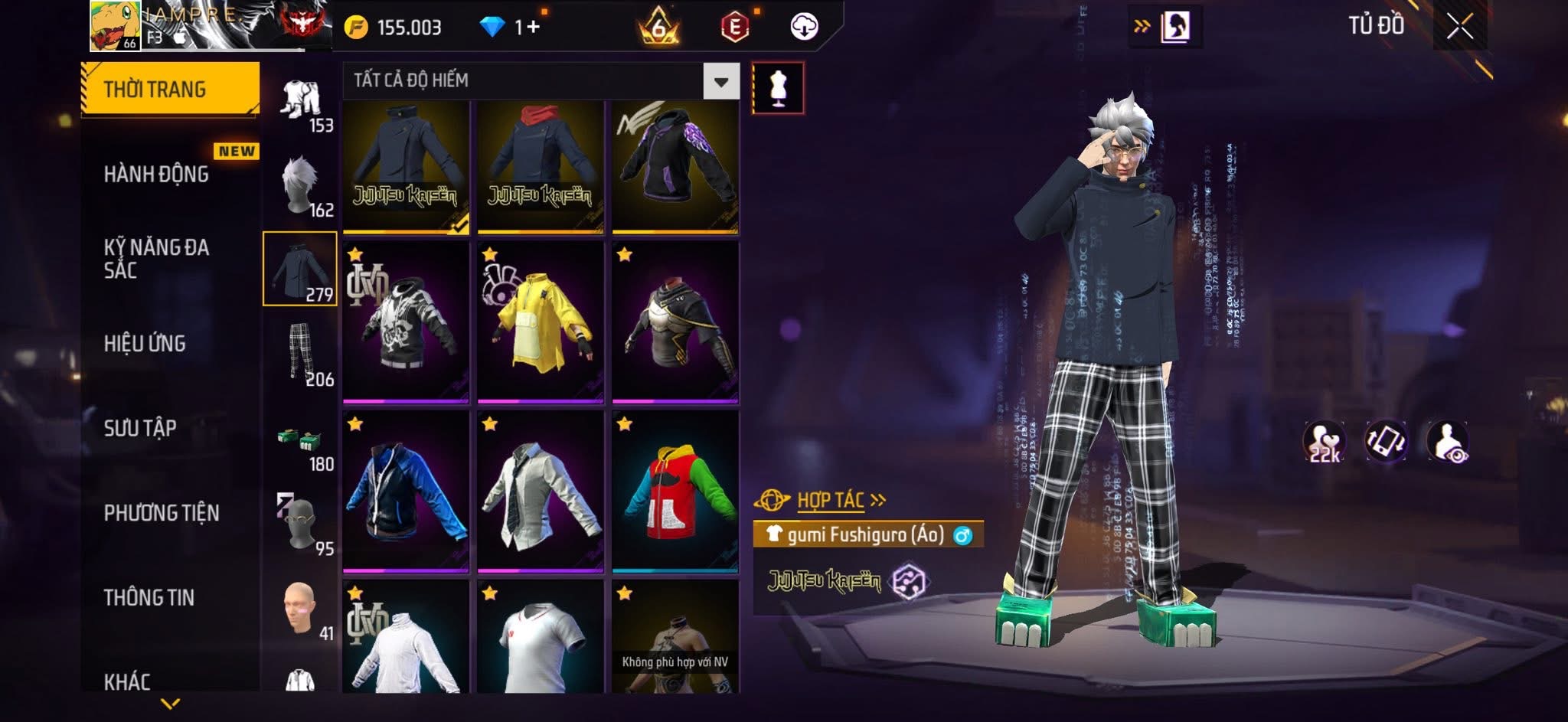Screen dimensions: 1568x722
Task: Select the blue and black jacket
Action: tap(406, 492)
